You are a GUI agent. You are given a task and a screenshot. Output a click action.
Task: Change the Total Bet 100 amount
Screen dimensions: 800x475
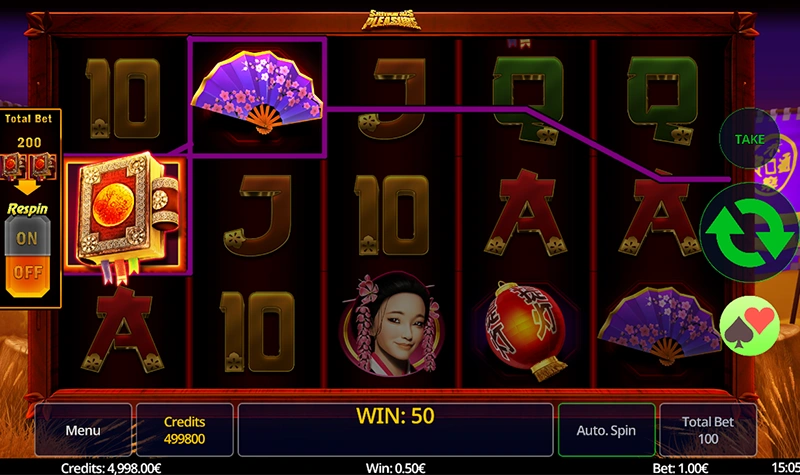click(x=708, y=430)
